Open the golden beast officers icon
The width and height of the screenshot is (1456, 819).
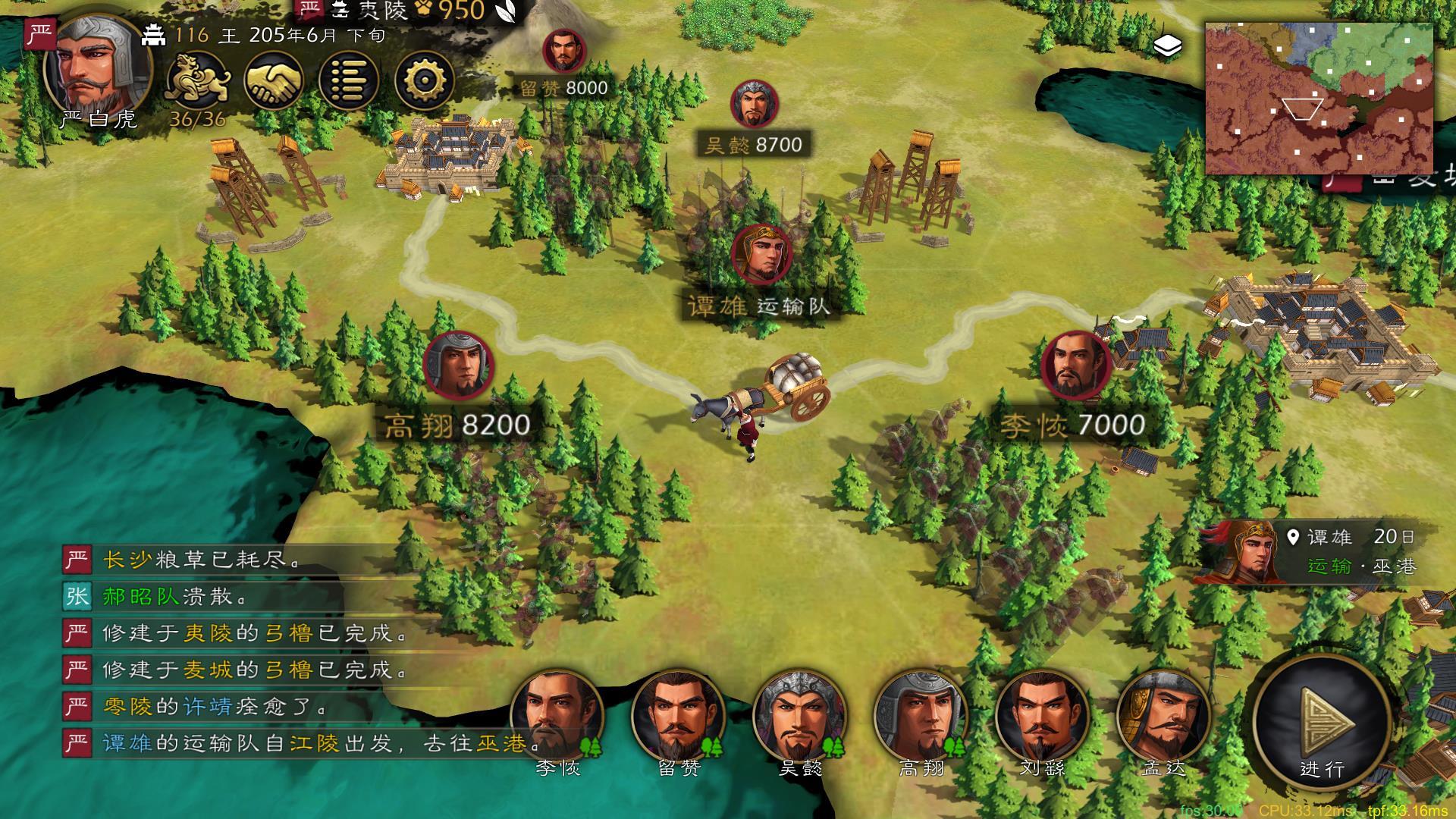(197, 80)
